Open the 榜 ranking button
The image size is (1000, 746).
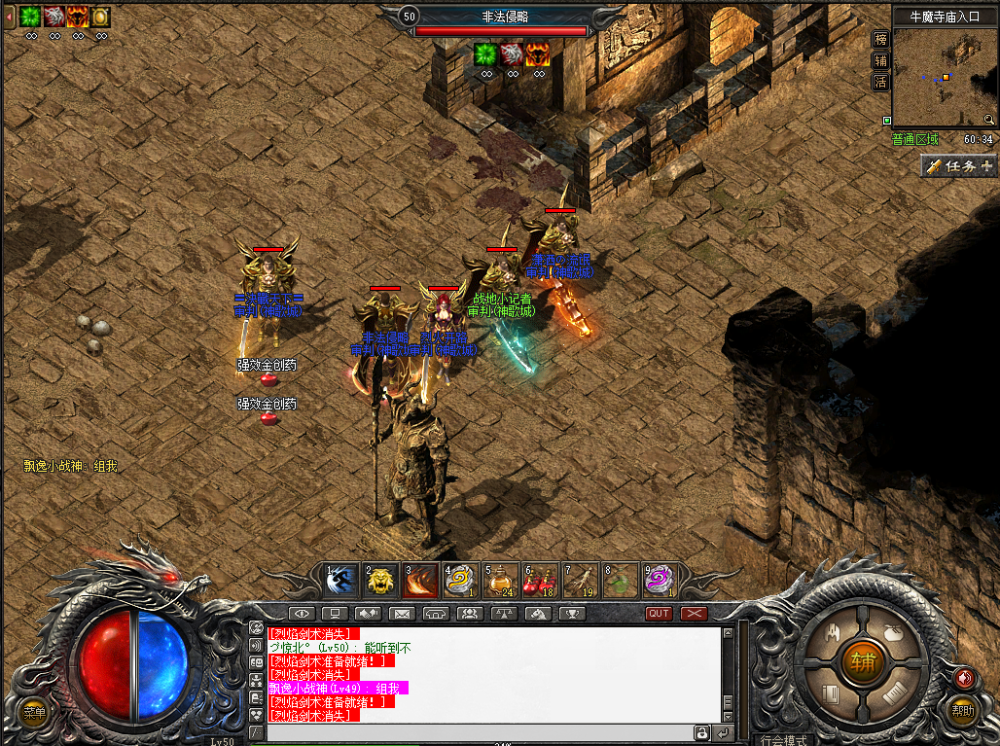881,39
